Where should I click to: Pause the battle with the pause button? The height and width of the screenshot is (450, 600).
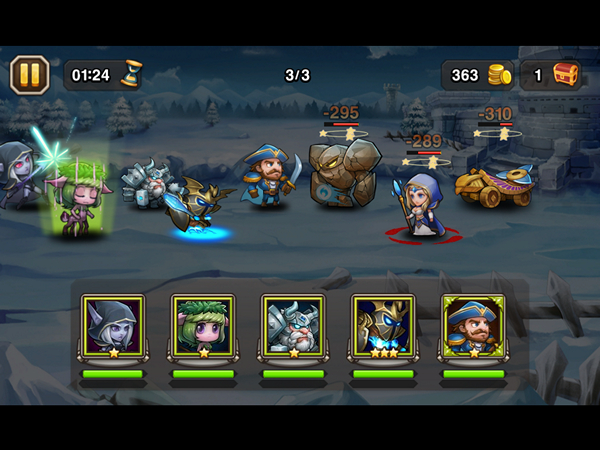pyautogui.click(x=30, y=74)
